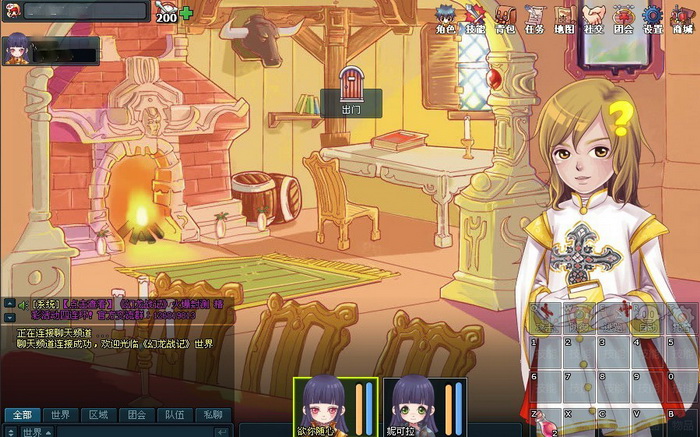700x437 pixels.
Task: Open the 任务 quest log
Action: point(535,18)
